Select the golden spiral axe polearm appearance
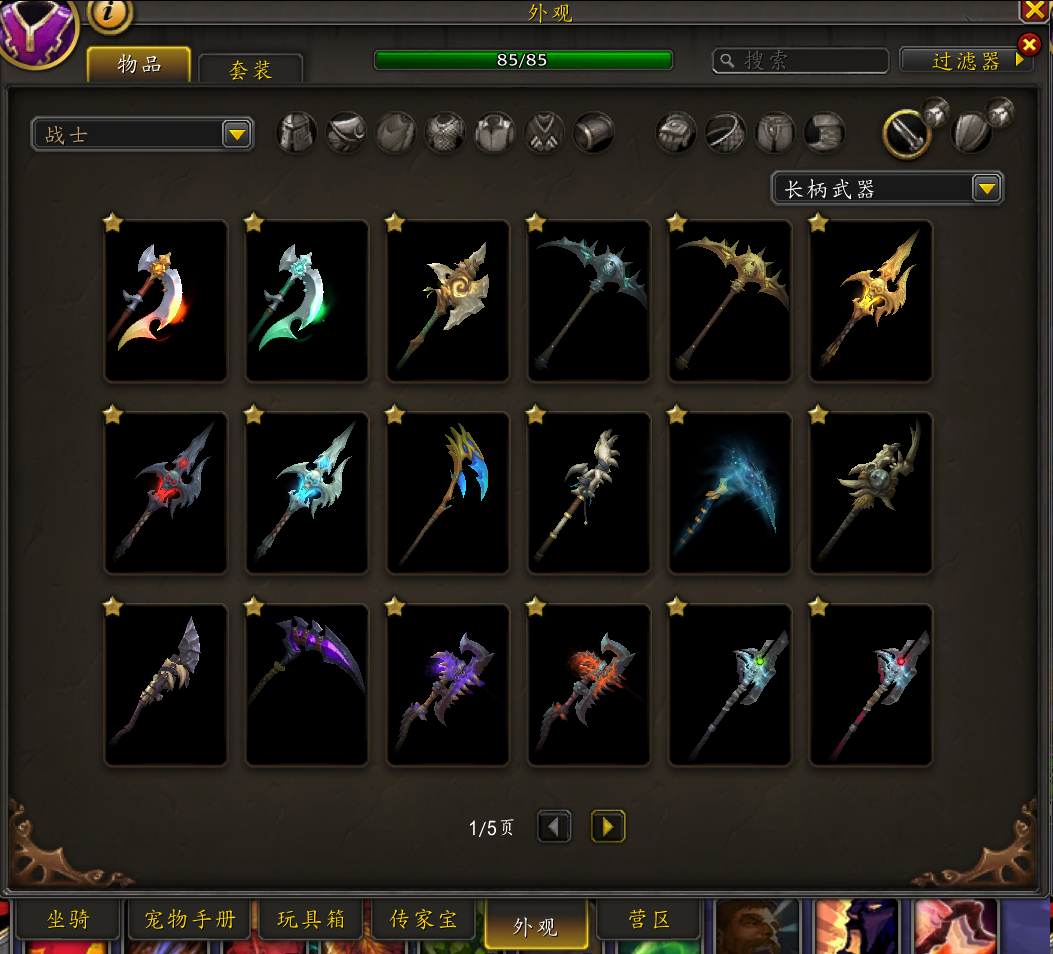The height and width of the screenshot is (954, 1053). point(448,301)
